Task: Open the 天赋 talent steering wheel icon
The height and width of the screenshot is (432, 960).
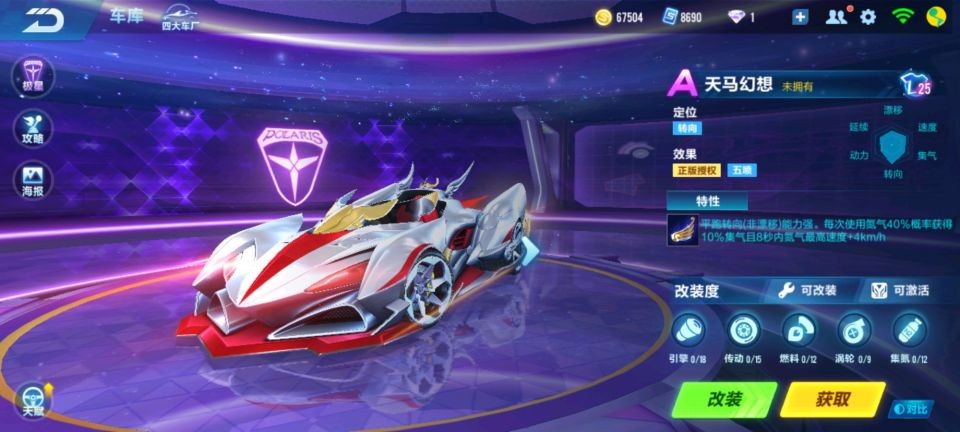Action: (32, 398)
